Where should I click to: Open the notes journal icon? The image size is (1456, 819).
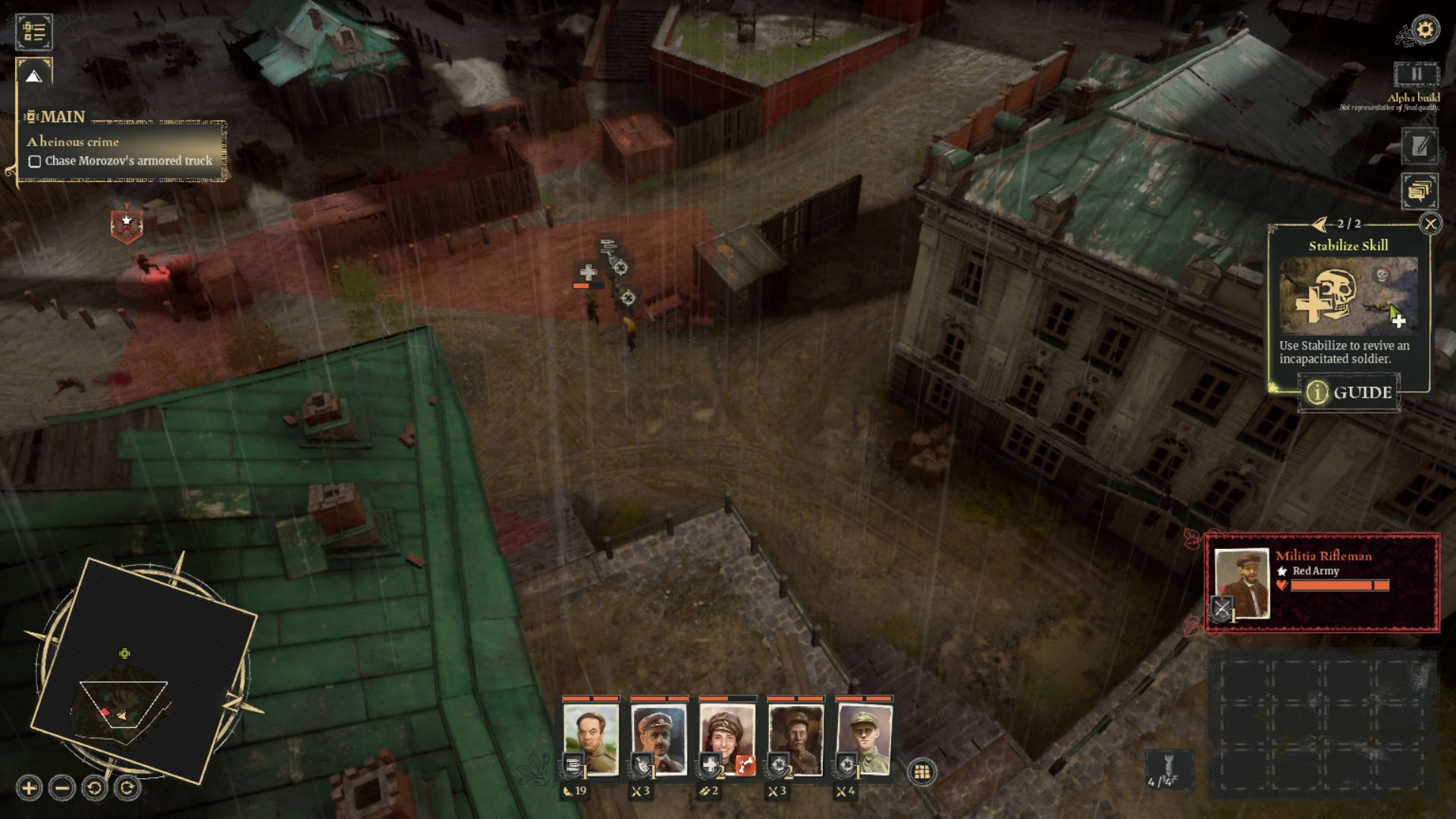tap(1419, 146)
